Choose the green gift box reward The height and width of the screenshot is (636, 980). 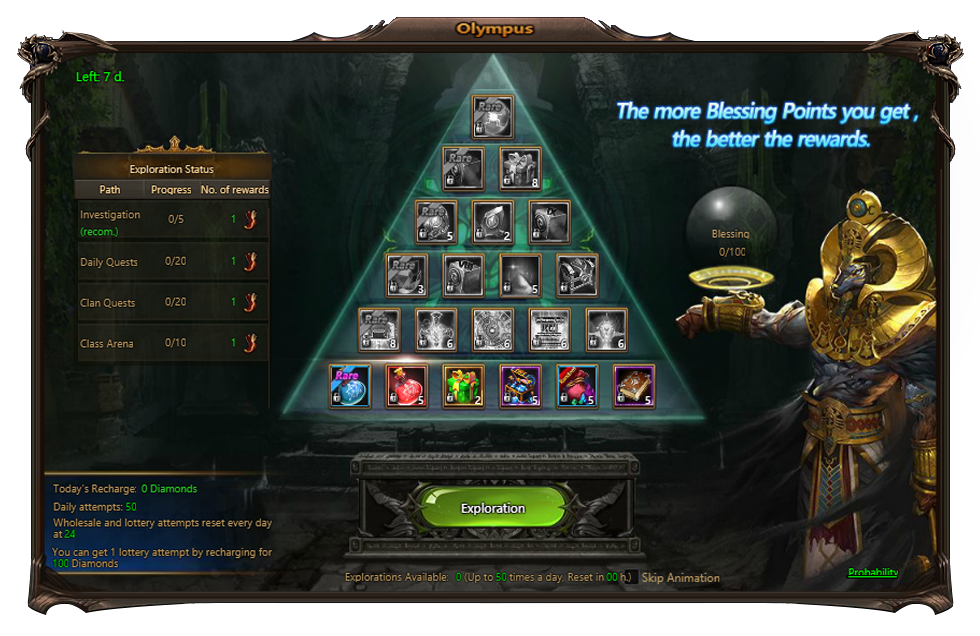tap(463, 386)
